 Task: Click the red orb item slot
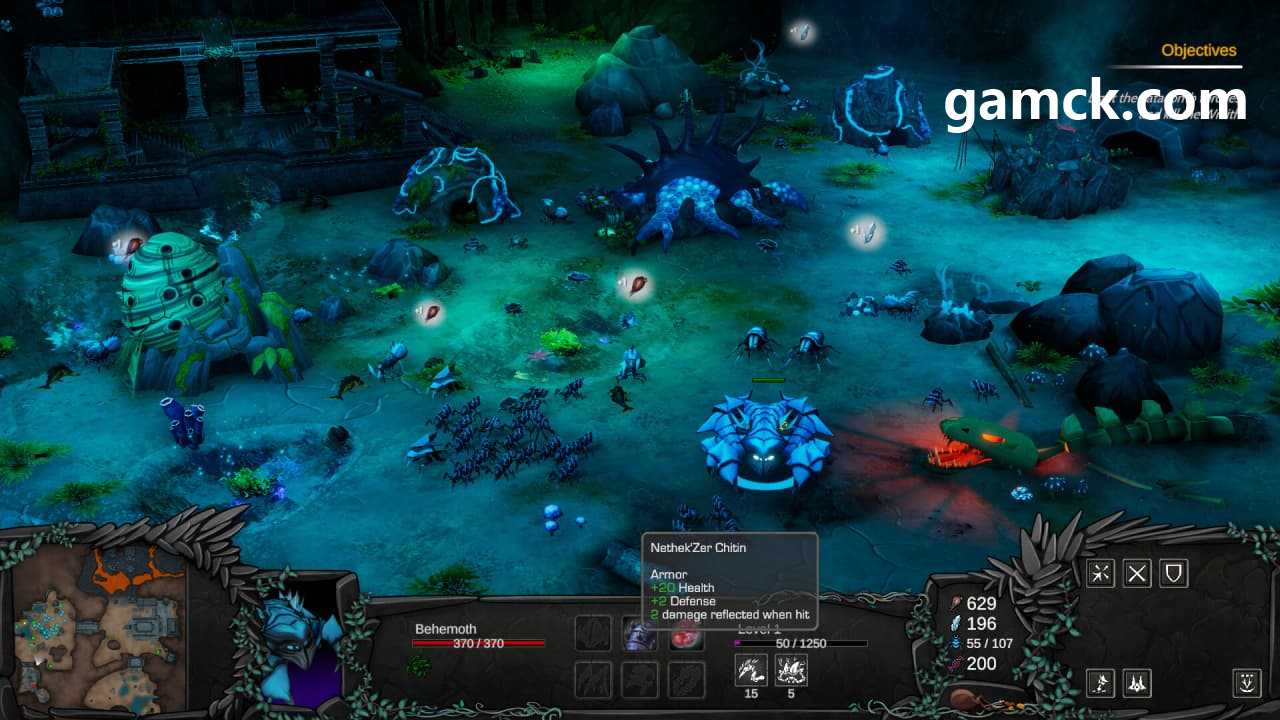coord(686,634)
